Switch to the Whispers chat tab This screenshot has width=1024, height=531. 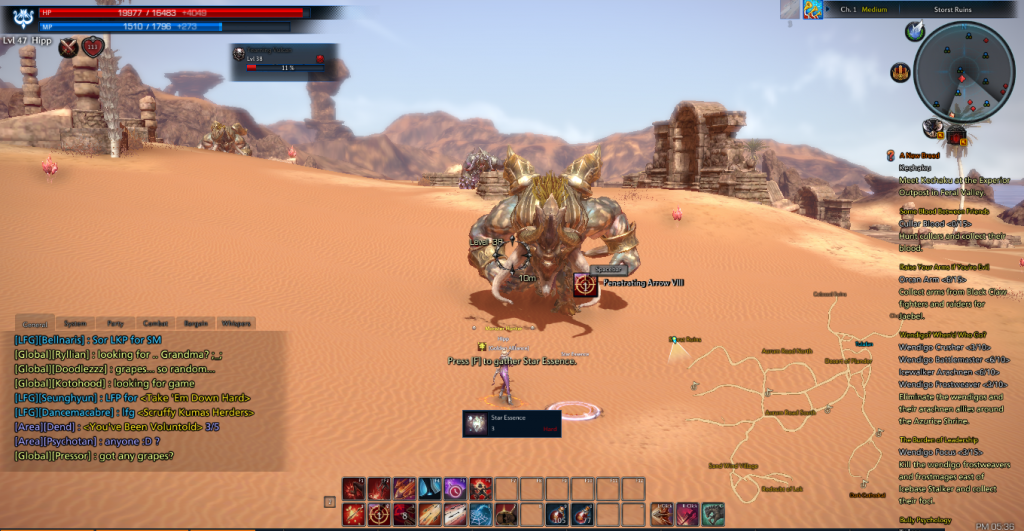click(235, 324)
